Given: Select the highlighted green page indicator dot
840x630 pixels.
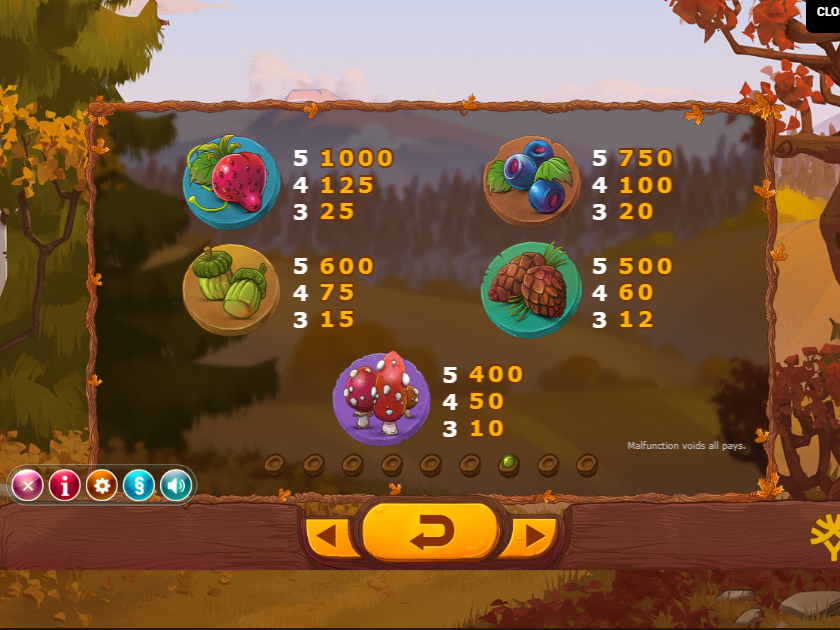Looking at the screenshot, I should tap(508, 463).
